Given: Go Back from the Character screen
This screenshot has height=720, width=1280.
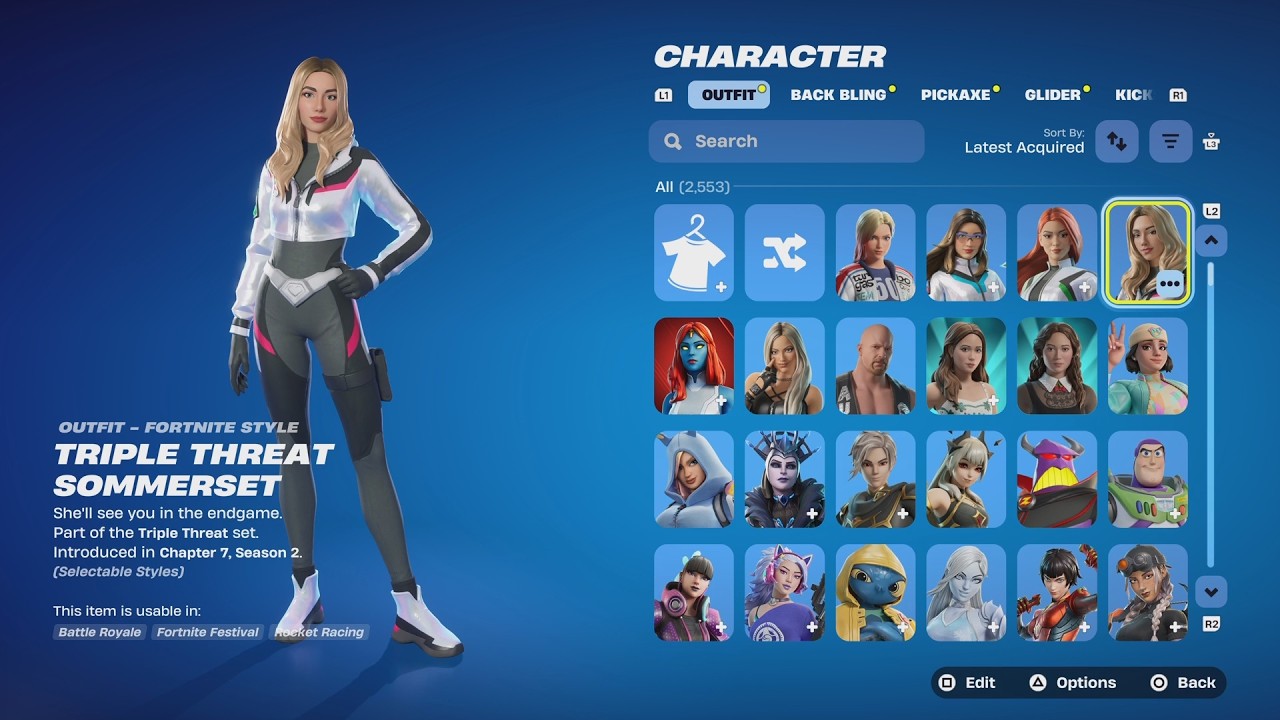Looking at the screenshot, I should (1184, 683).
